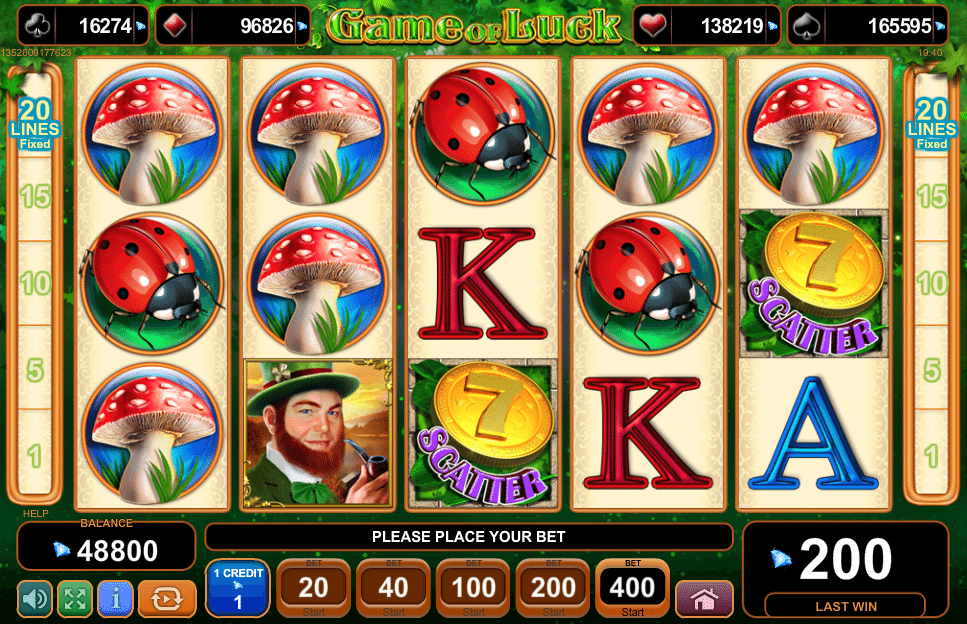Choose the 100 bet button

(473, 589)
